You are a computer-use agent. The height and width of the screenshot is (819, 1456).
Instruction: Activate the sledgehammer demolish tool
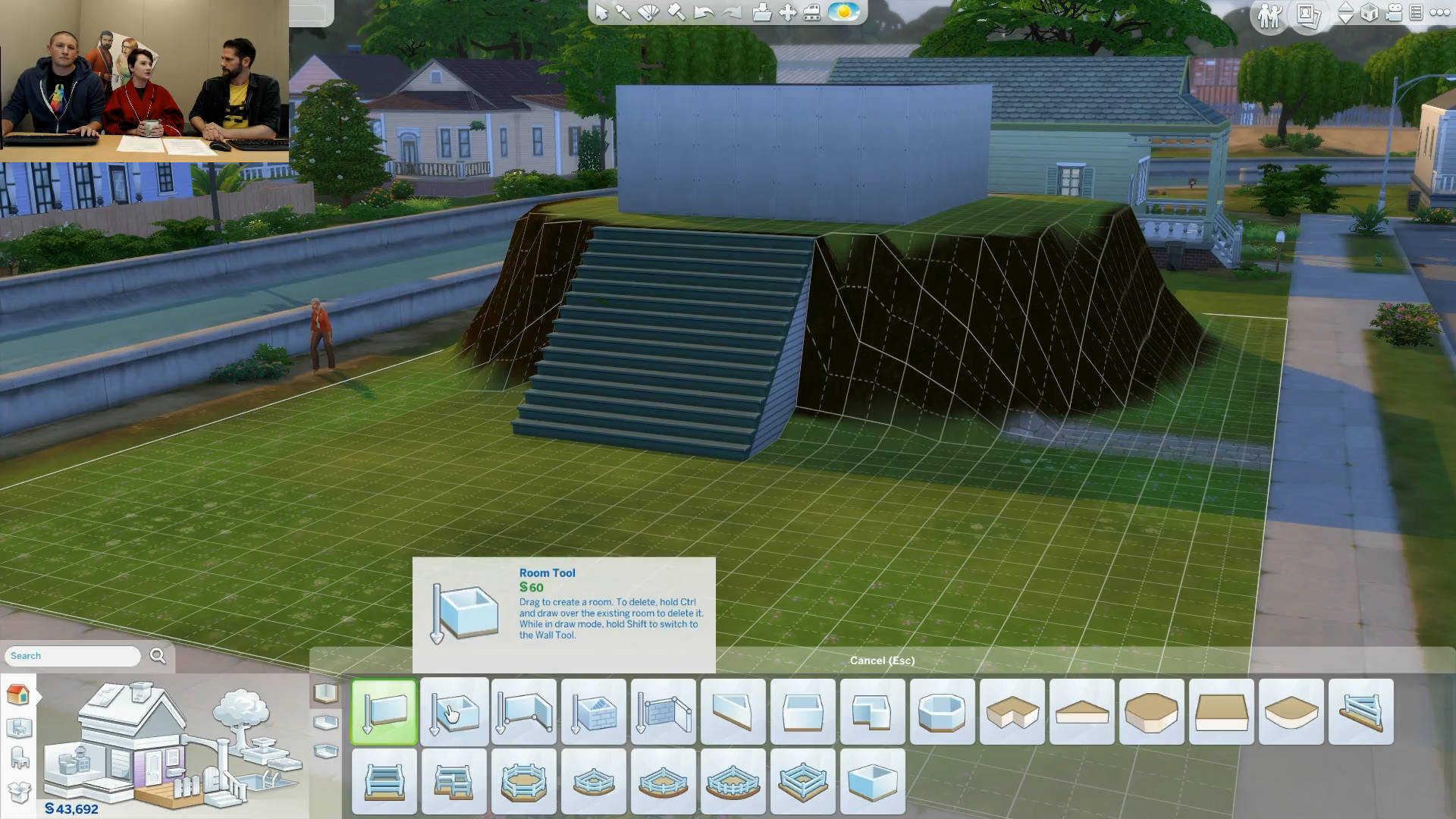click(676, 13)
